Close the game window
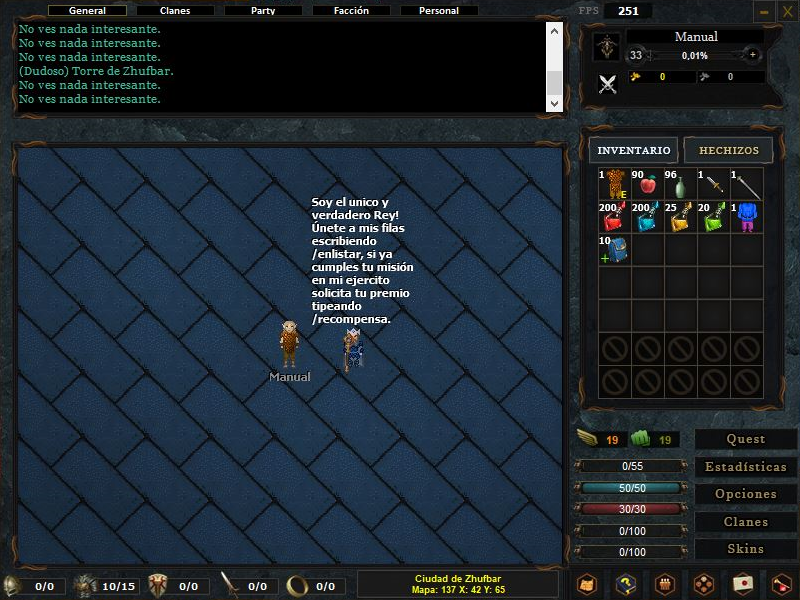This screenshot has height=600, width=800. click(x=786, y=11)
